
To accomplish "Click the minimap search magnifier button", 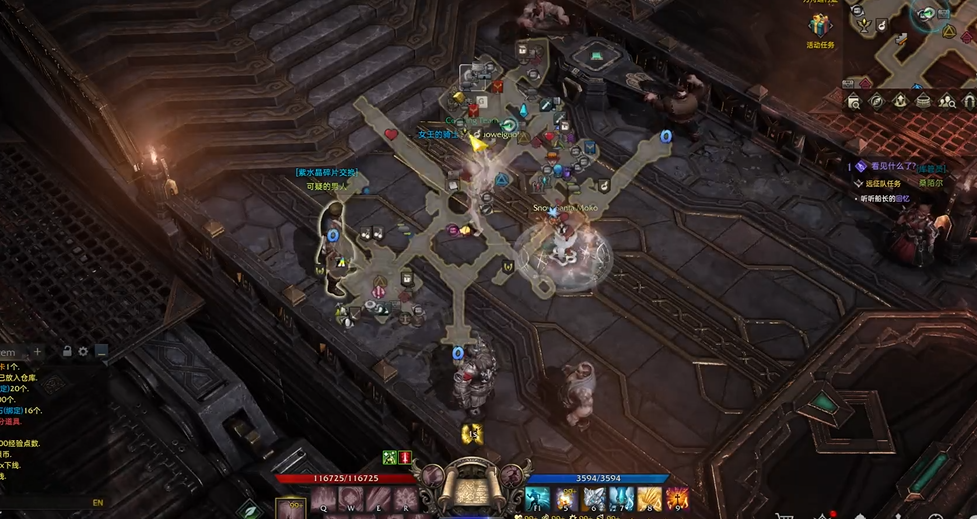I will (x=854, y=101).
